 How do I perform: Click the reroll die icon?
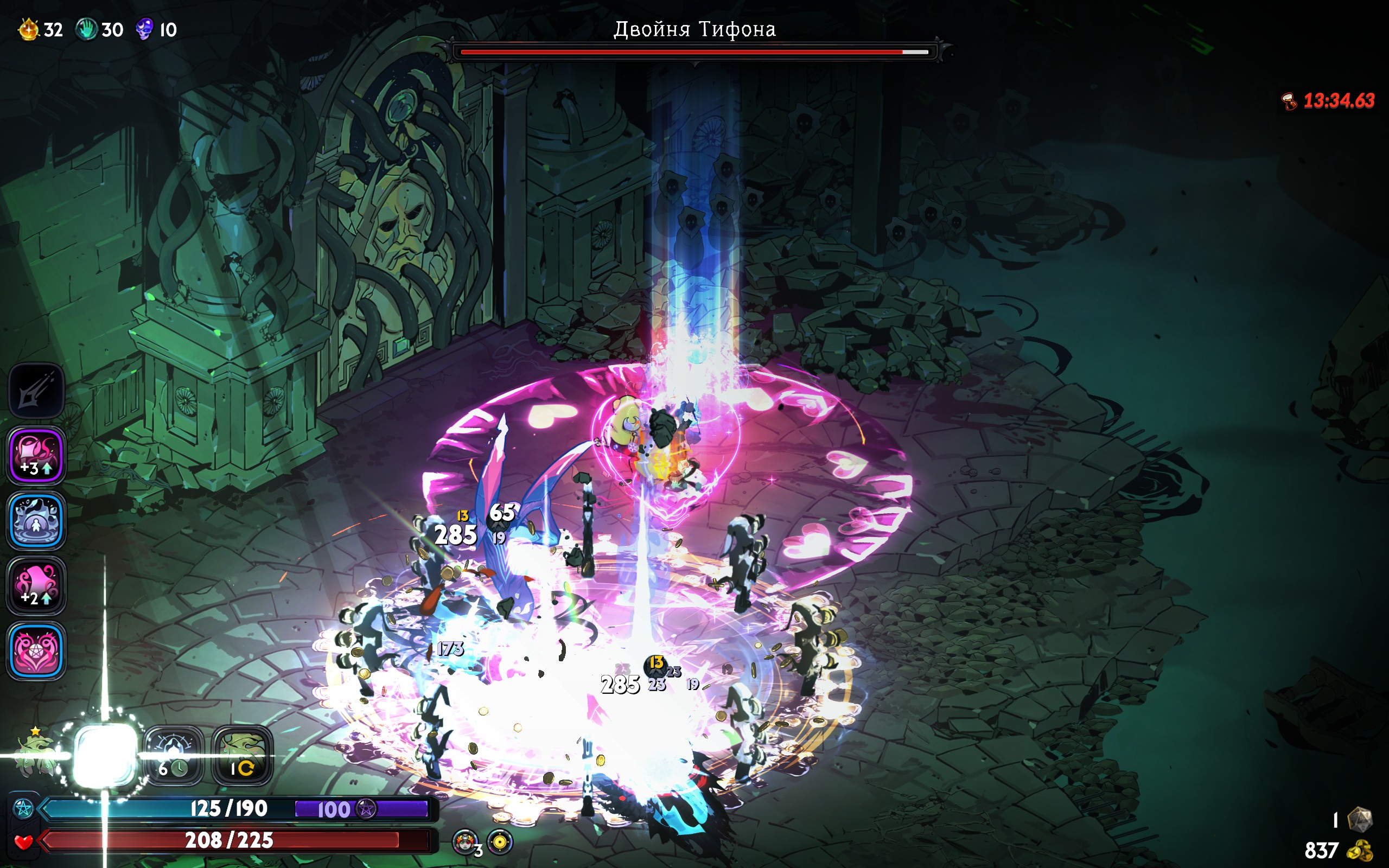click(1359, 820)
